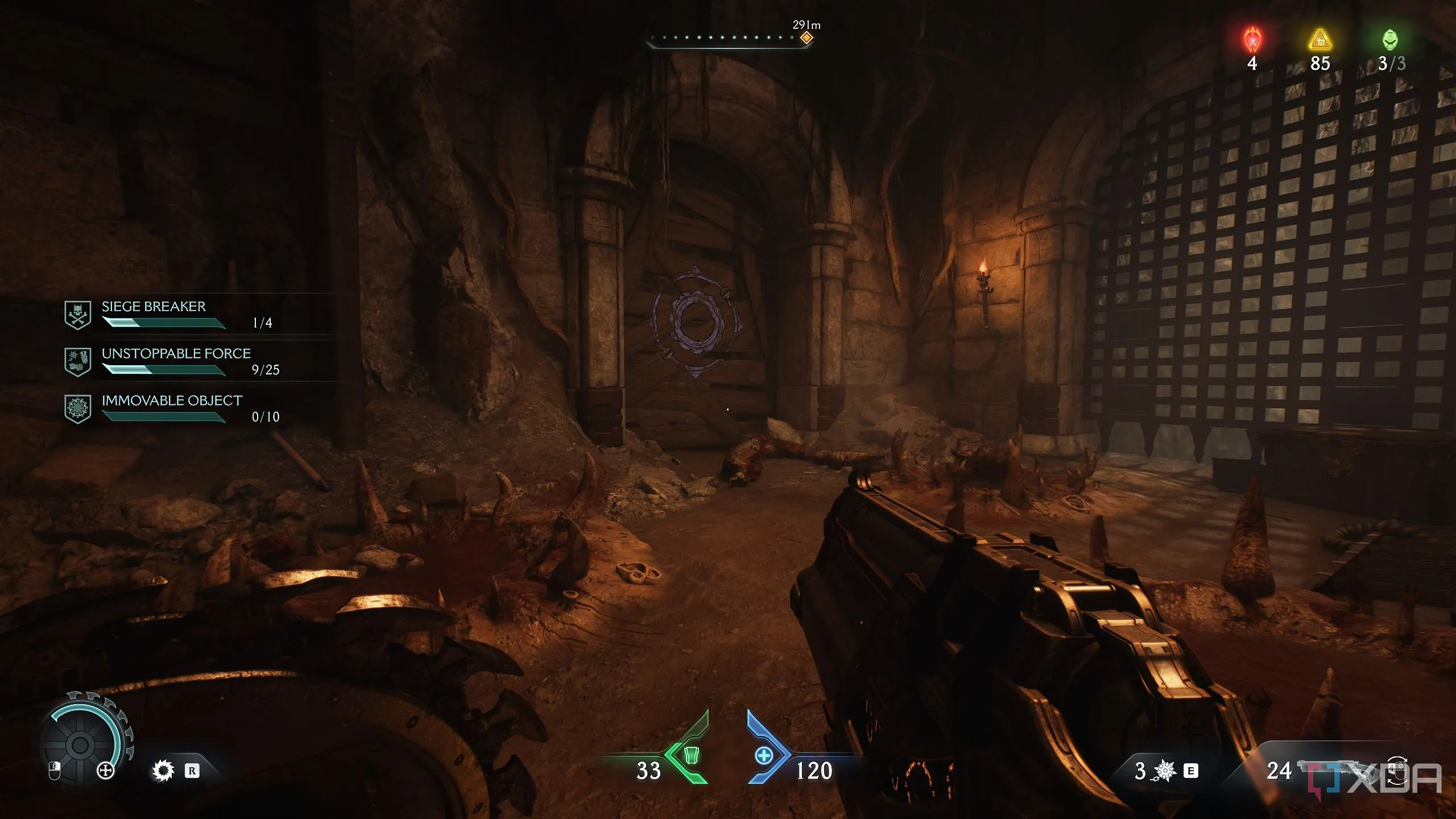Click the green helmet extra lives icon

tap(1390, 40)
